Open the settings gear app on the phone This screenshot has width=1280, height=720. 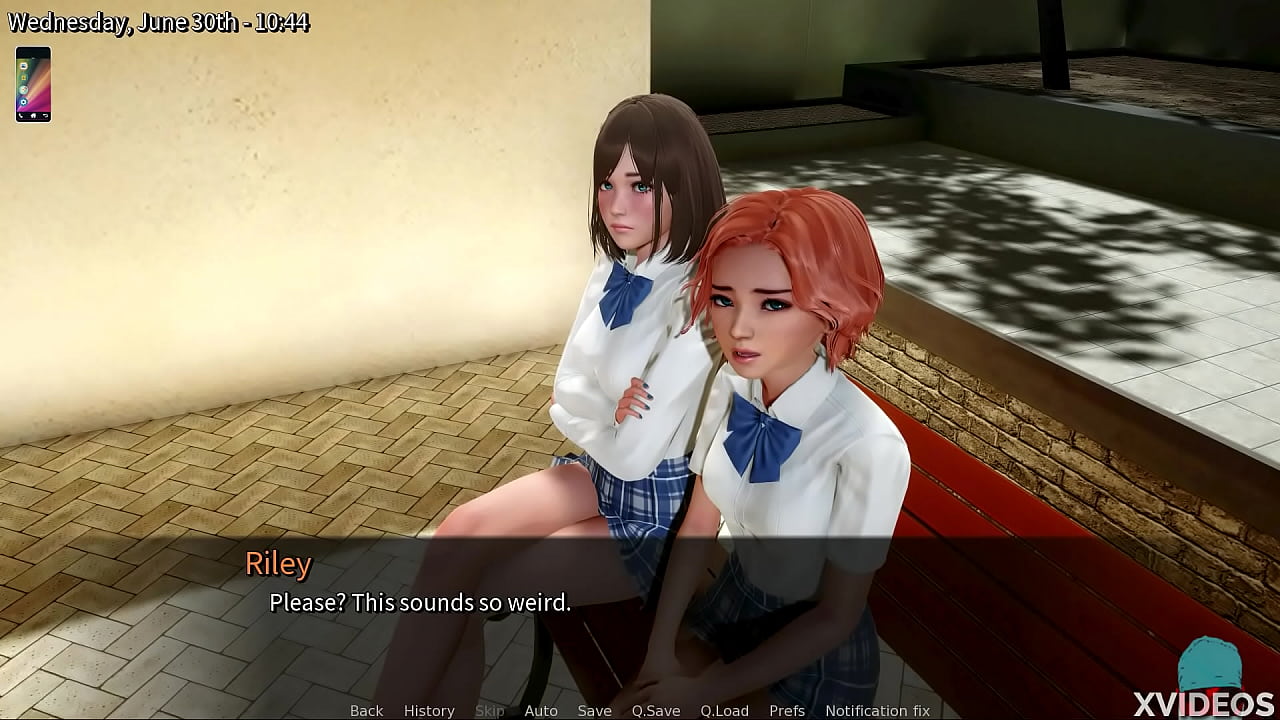pos(23,101)
